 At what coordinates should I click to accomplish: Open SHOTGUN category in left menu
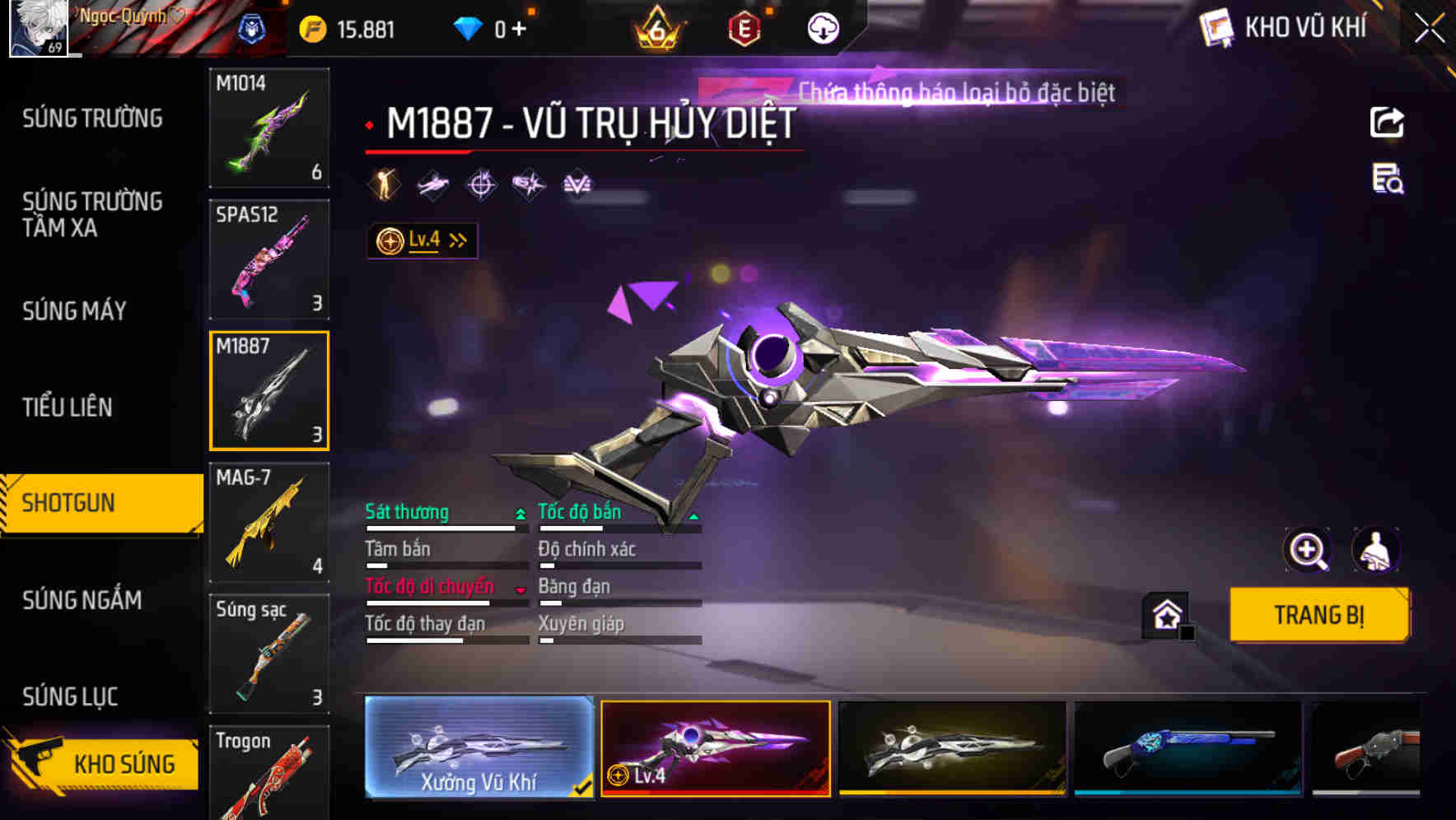(68, 501)
